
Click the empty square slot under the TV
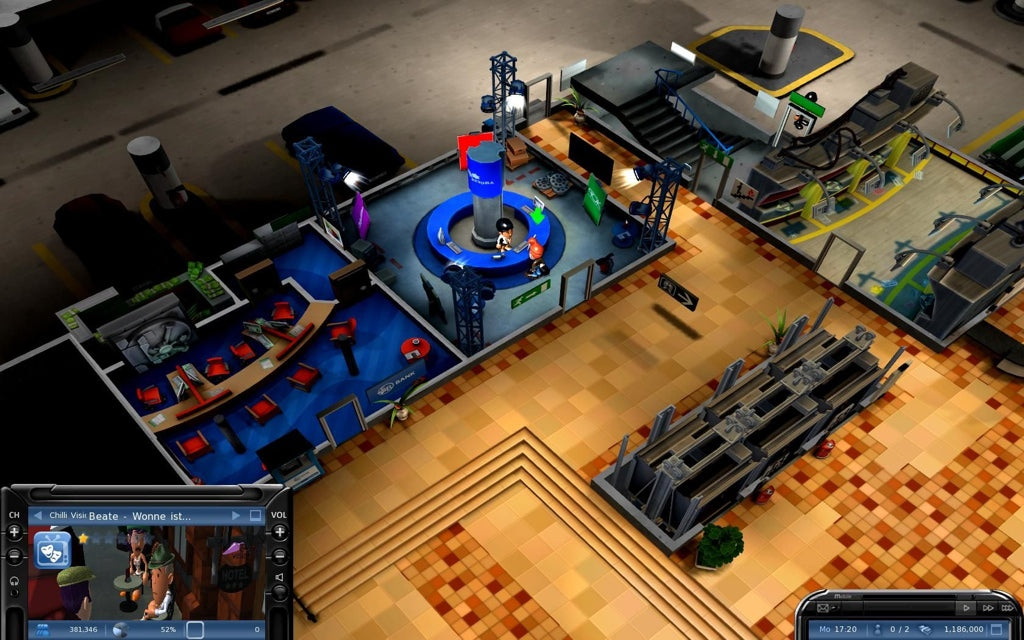click(195, 630)
